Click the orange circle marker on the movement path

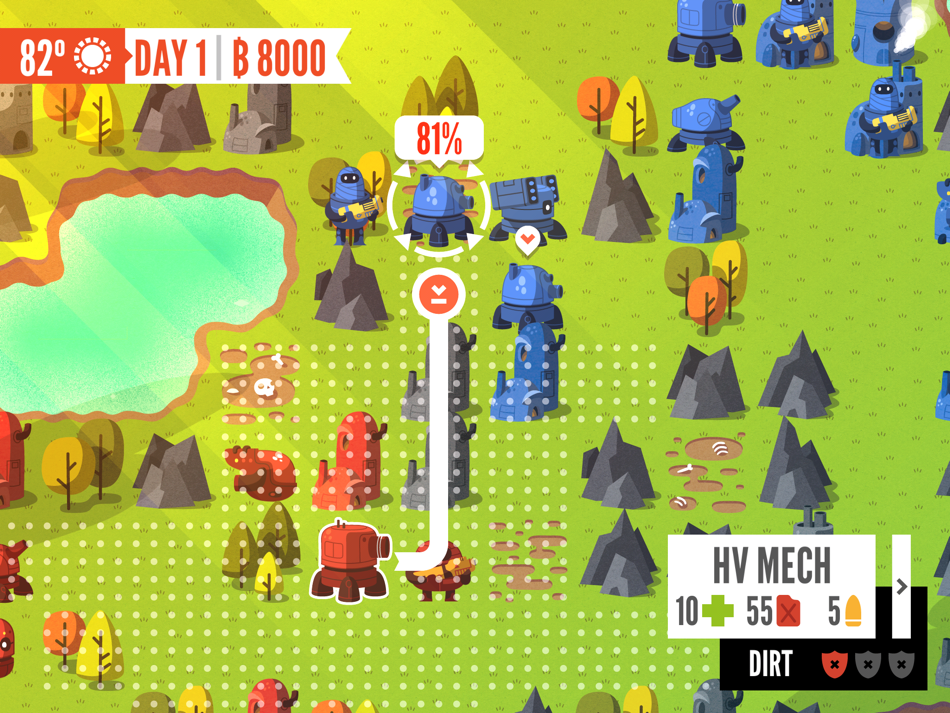coord(438,293)
